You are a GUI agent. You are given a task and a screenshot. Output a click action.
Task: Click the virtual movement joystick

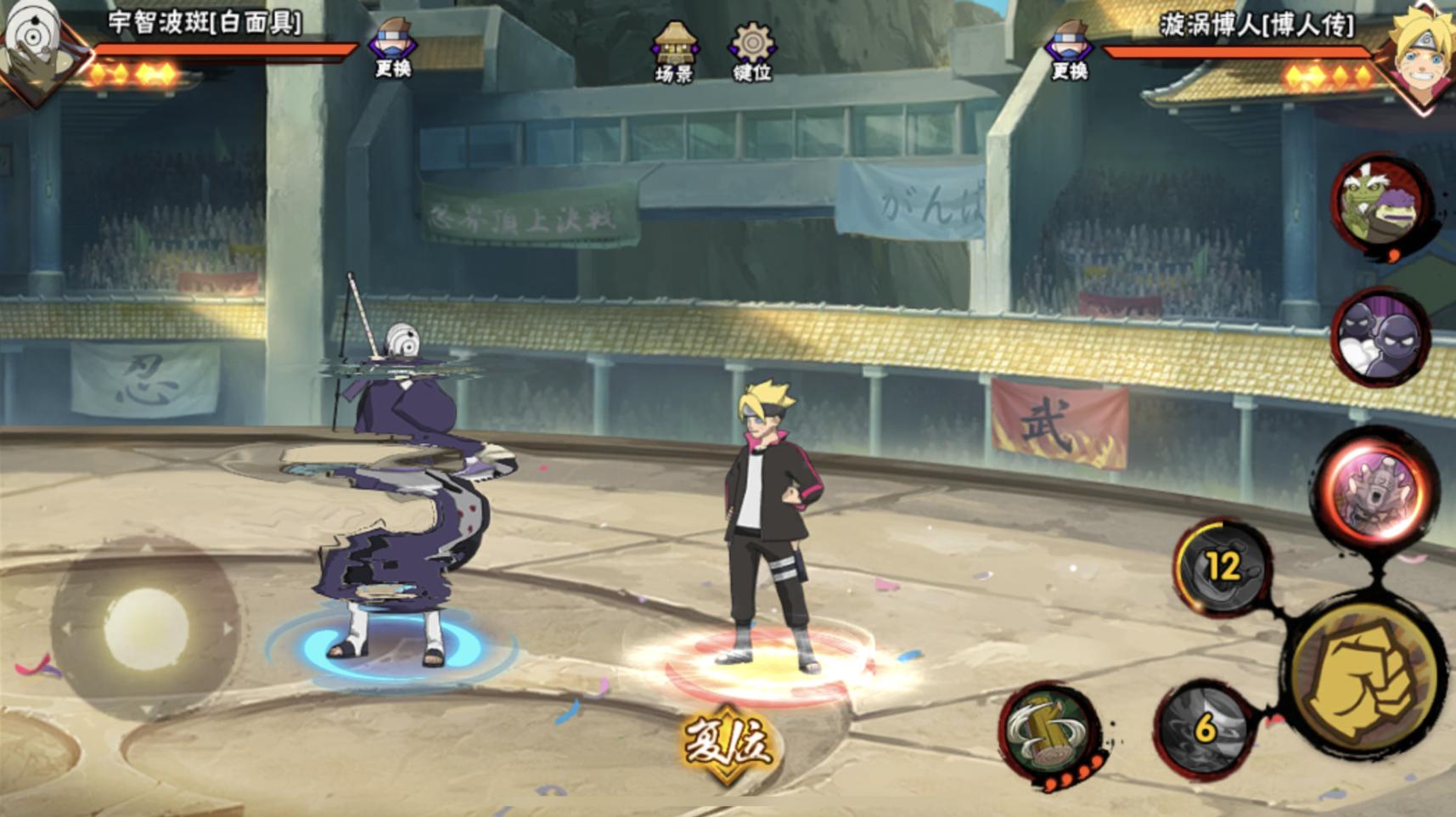[146, 628]
